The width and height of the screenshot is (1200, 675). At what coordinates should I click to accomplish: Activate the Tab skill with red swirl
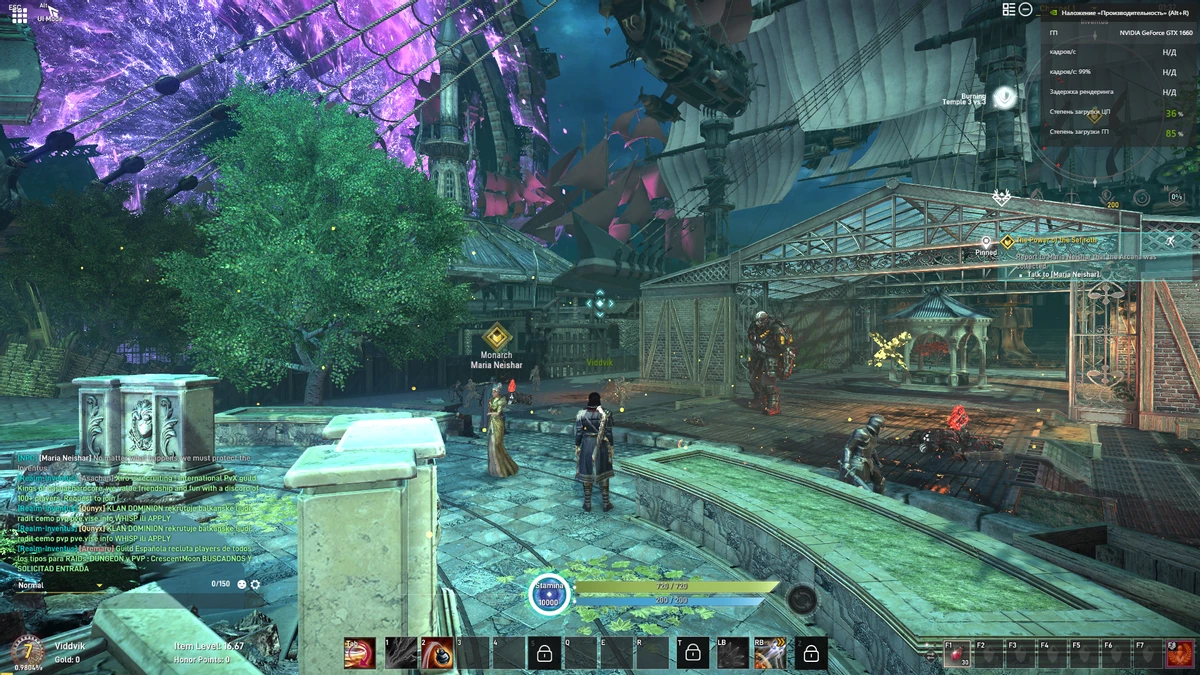tap(360, 653)
